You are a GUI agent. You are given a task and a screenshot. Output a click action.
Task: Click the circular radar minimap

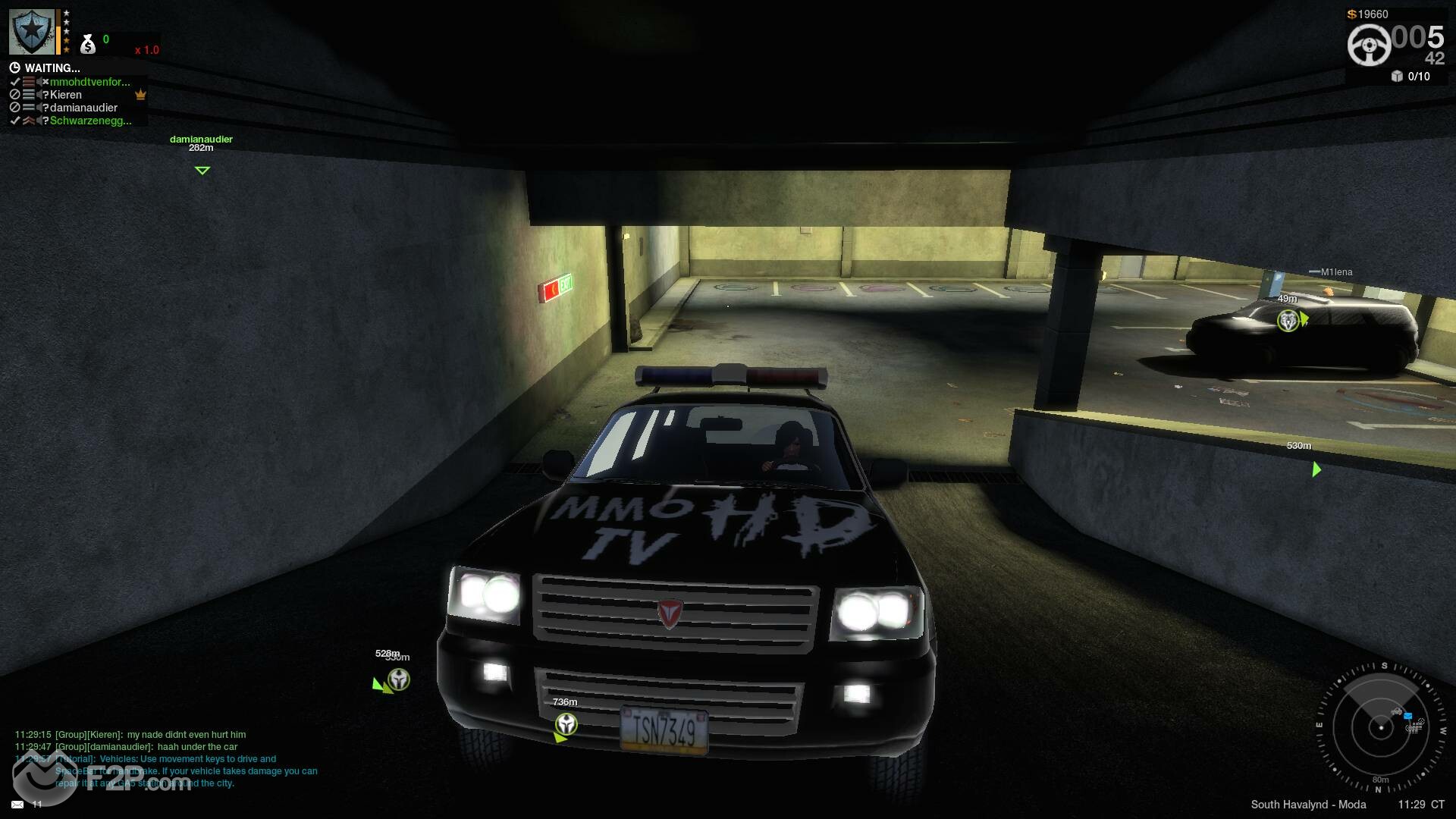click(x=1381, y=728)
